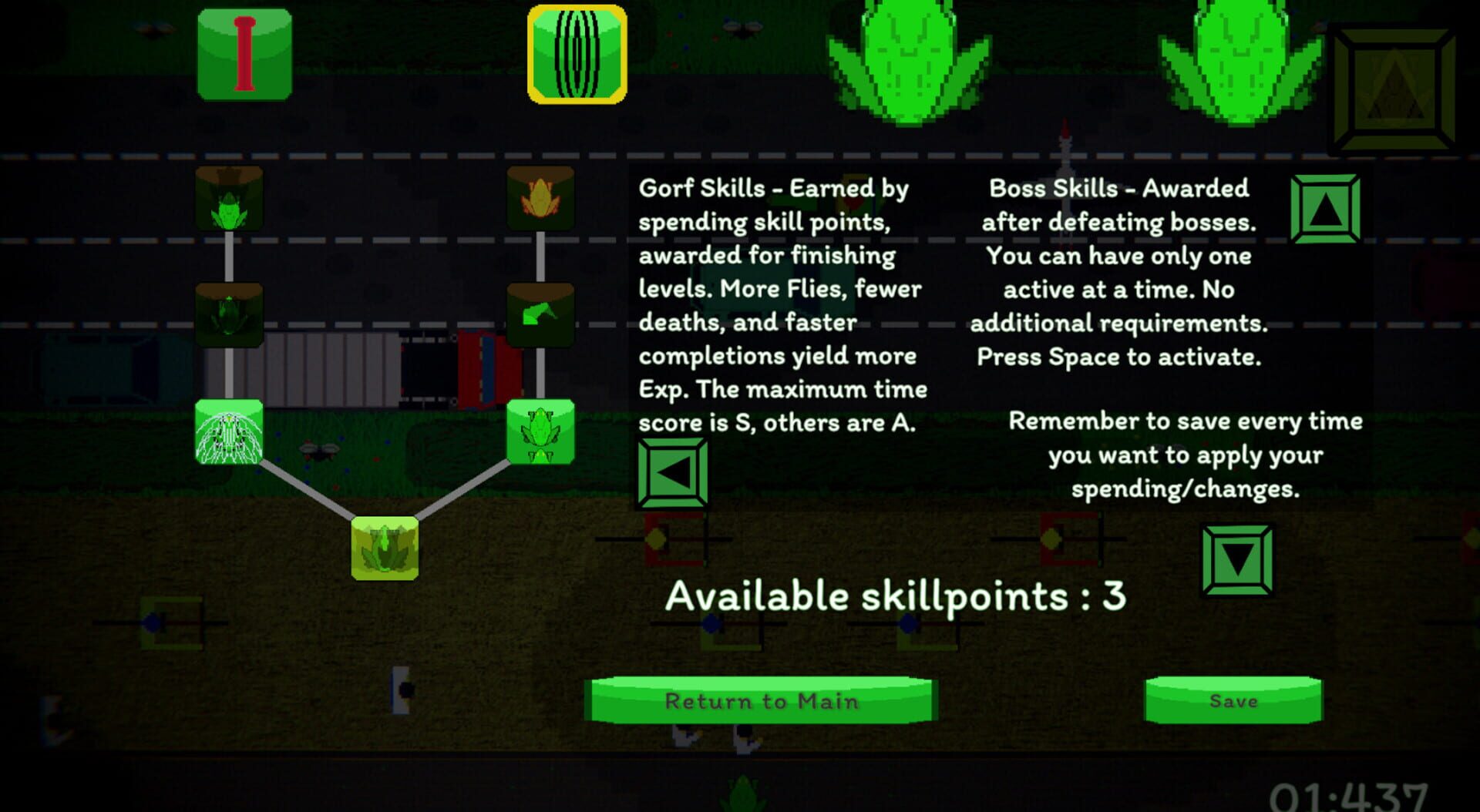Activate the bright green frog skill on the right branch
This screenshot has height=812, width=1480.
tap(540, 433)
